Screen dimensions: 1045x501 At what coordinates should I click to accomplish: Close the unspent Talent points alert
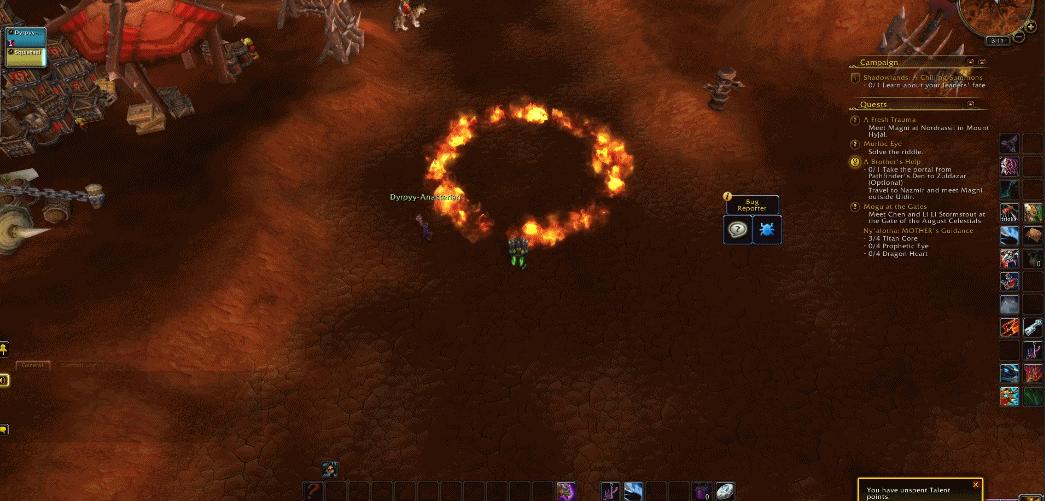tap(975, 485)
